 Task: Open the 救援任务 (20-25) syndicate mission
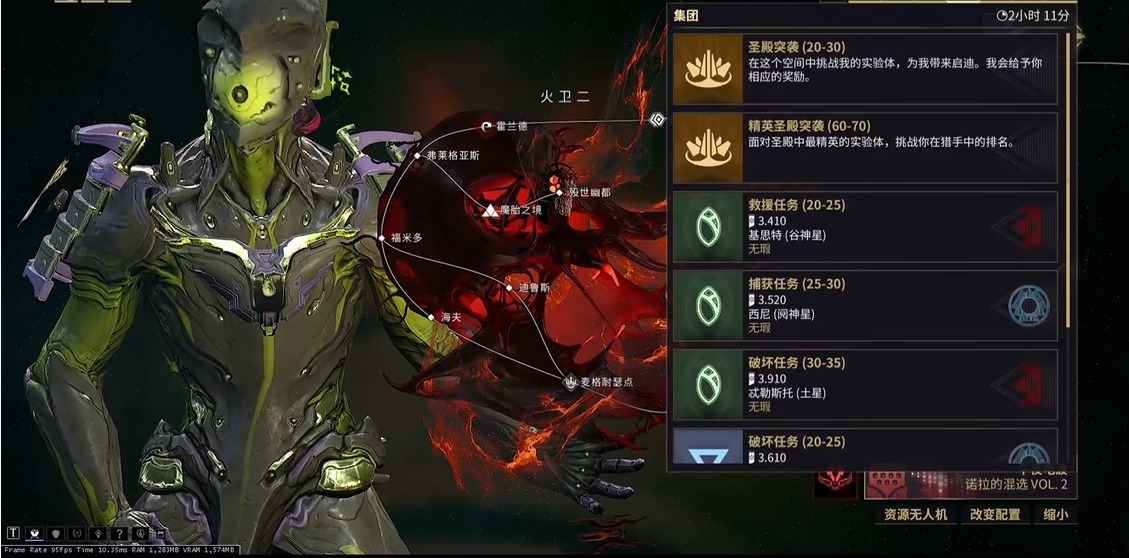pos(865,226)
